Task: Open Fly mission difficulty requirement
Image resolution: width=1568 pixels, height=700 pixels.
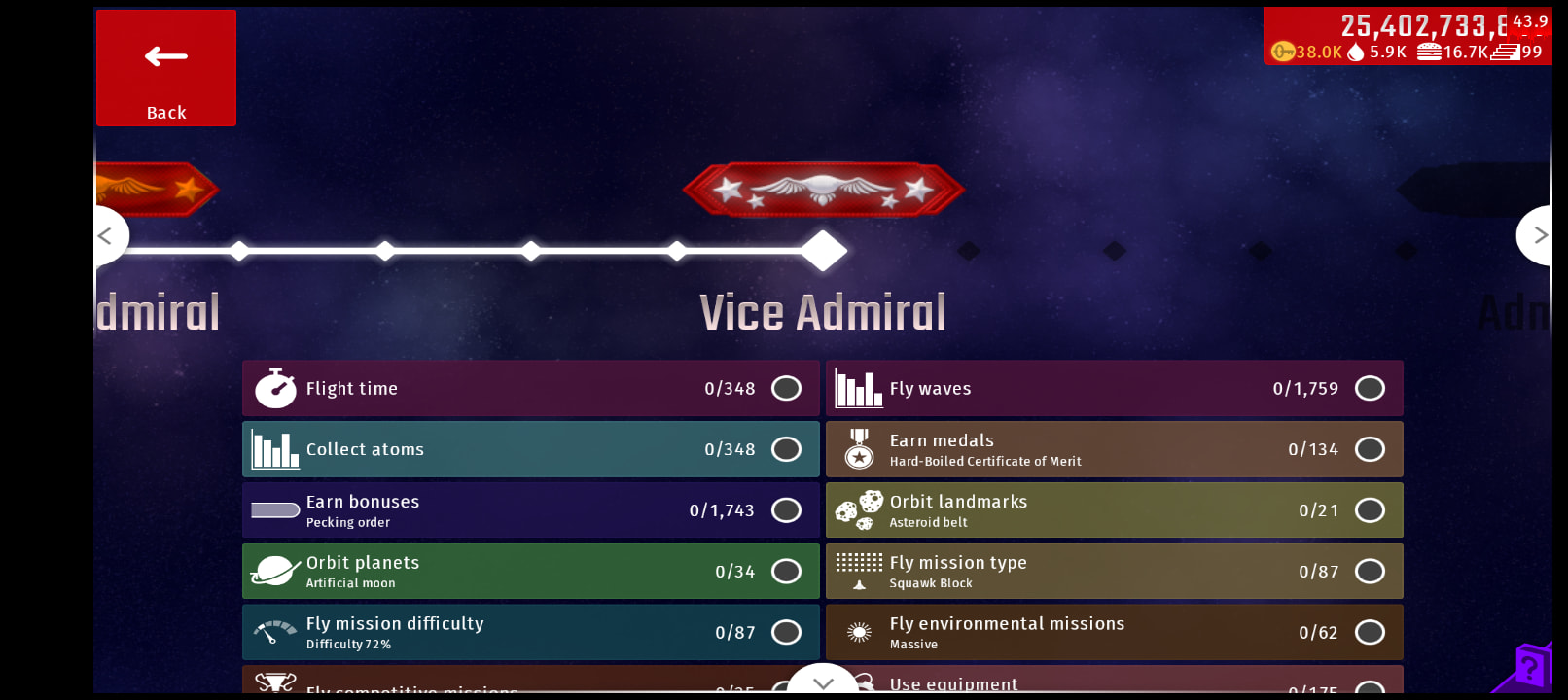Action: tap(530, 633)
